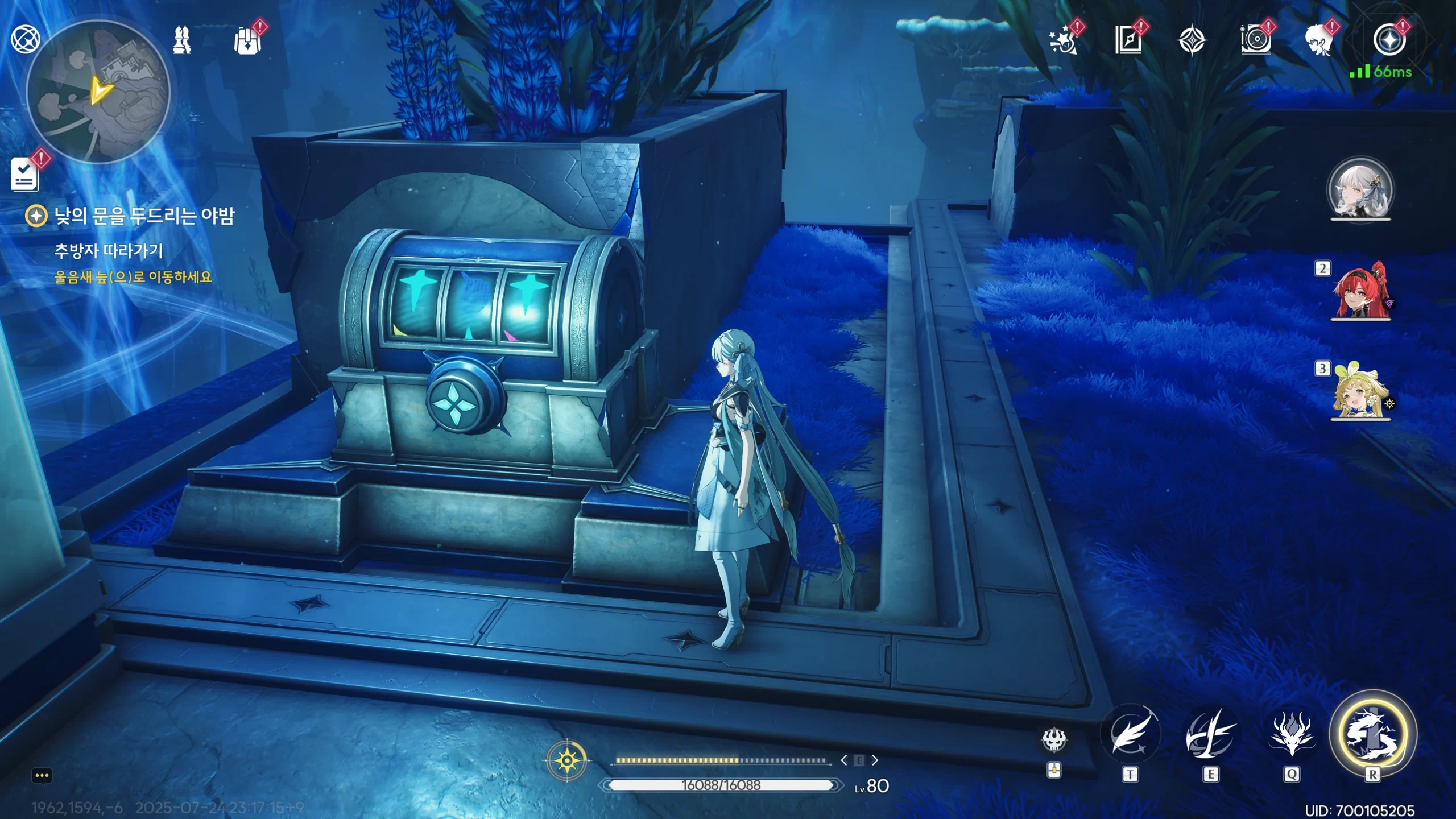
Task: Activate the glowing dragon ultimate skill
Action: 1372,734
